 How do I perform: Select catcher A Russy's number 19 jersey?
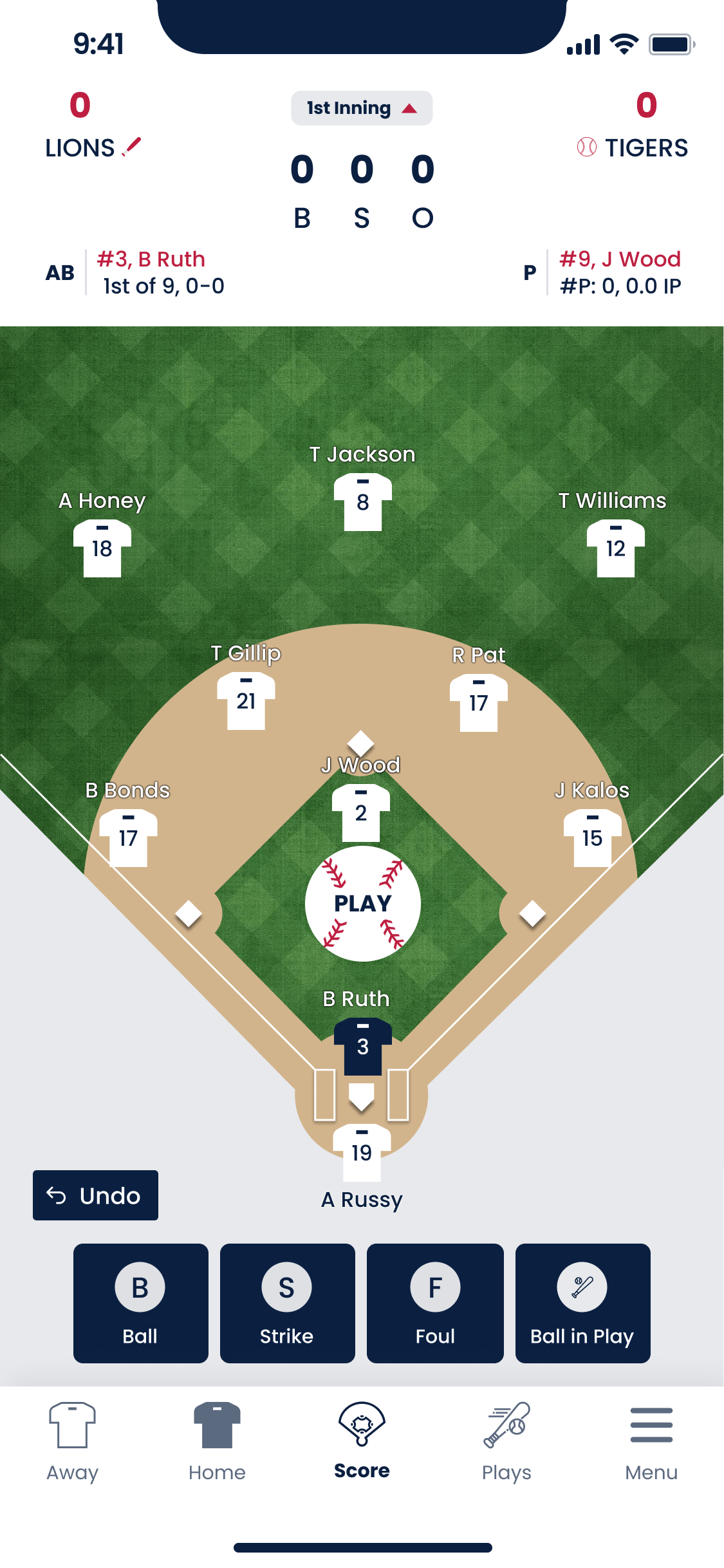coord(362,1152)
